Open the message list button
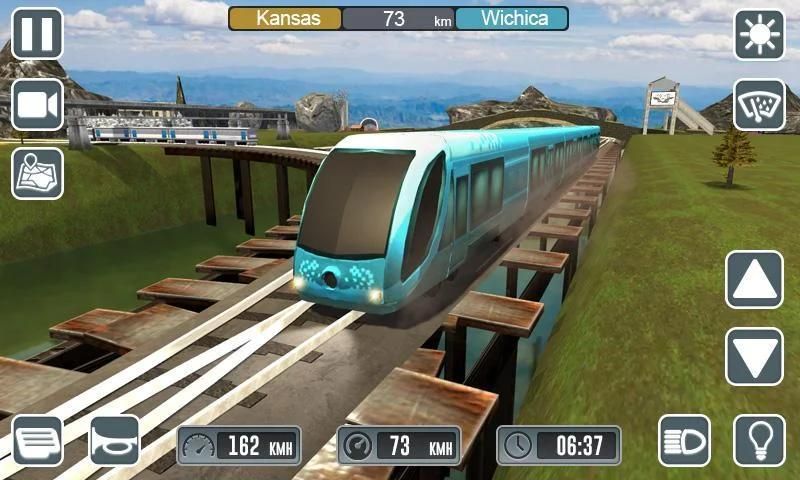Screen dimensions: 800x480 pyautogui.click(x=37, y=440)
